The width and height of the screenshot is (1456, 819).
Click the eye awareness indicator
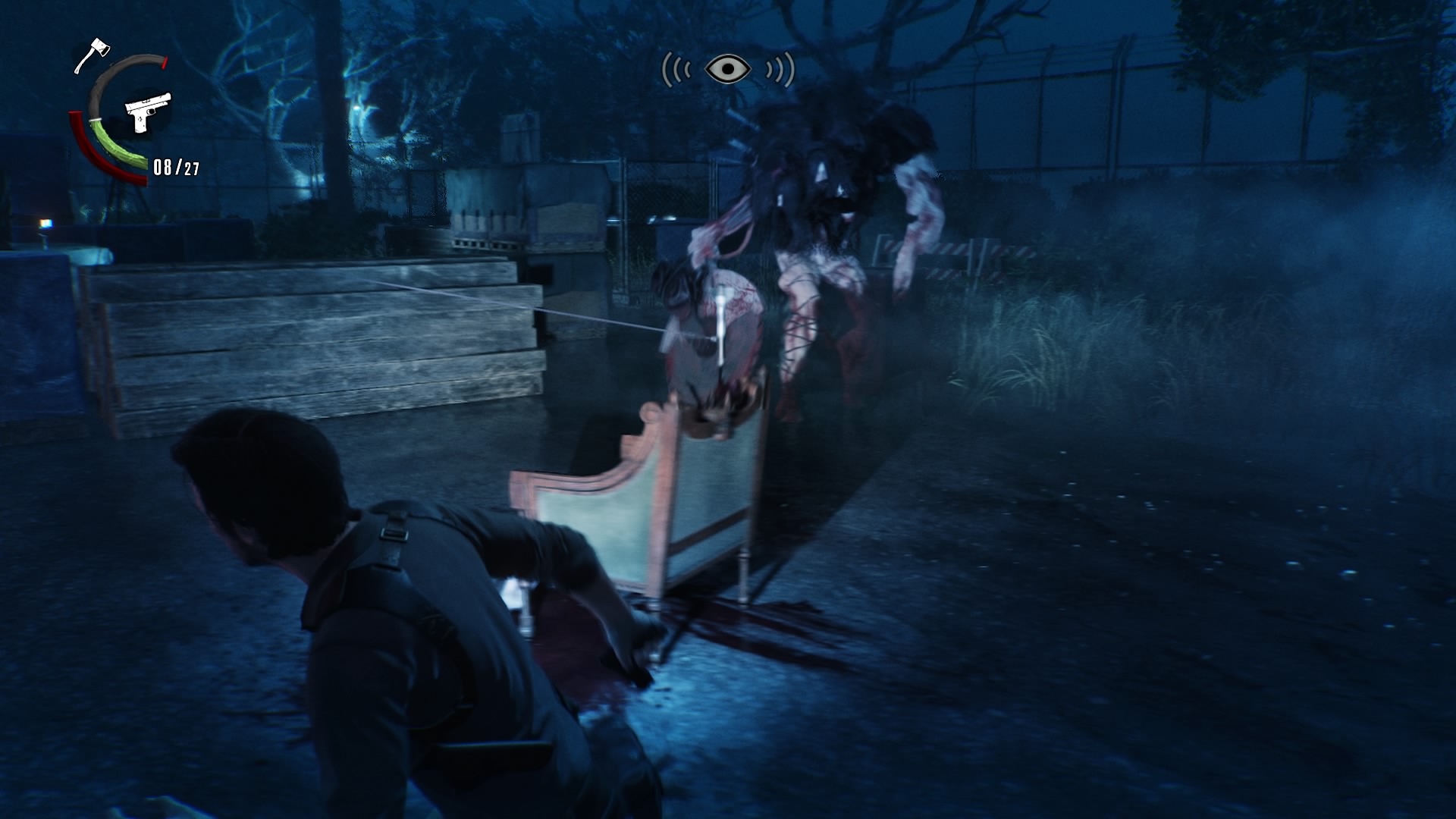727,68
